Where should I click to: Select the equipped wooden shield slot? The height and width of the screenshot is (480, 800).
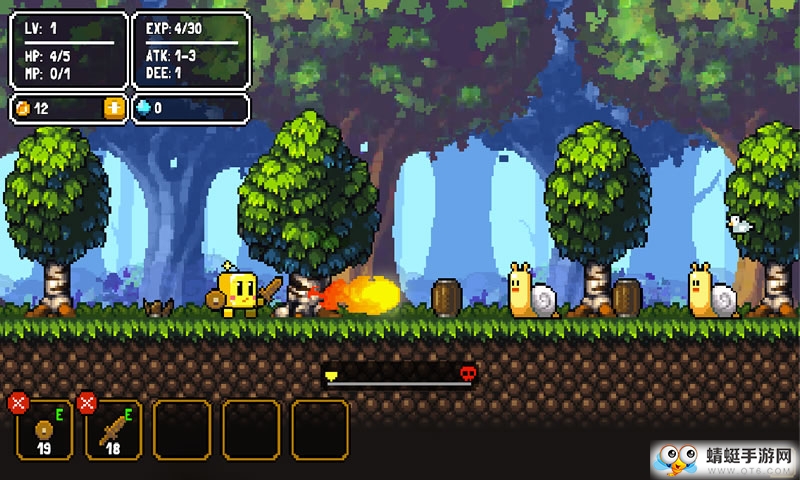pos(45,430)
